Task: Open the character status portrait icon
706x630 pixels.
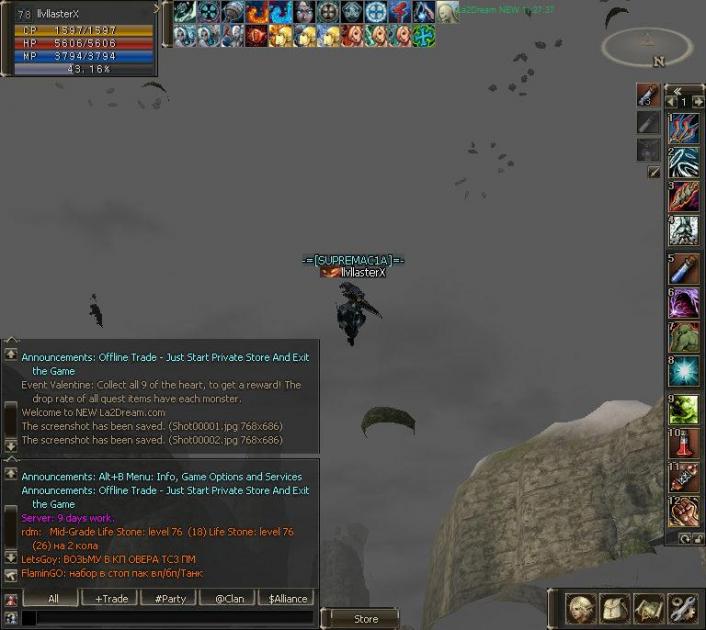Action: coord(581,607)
